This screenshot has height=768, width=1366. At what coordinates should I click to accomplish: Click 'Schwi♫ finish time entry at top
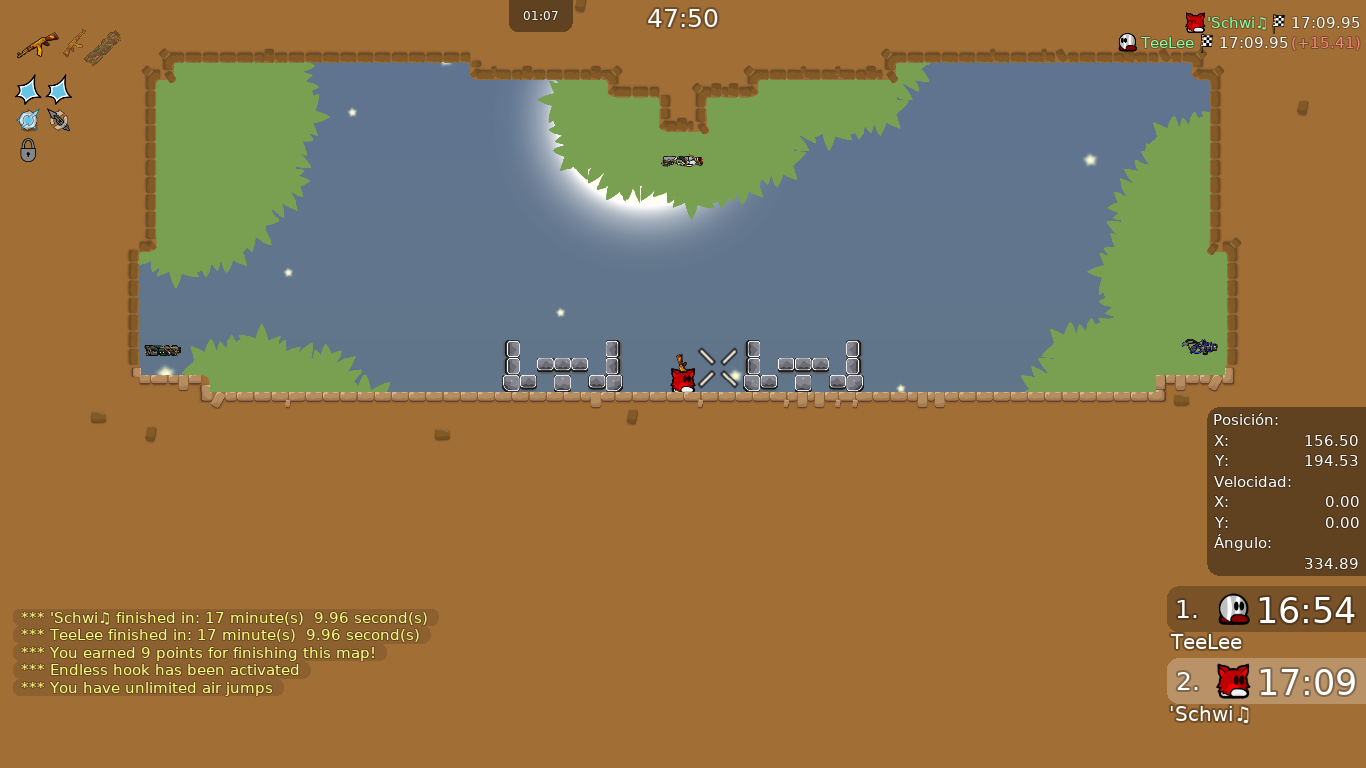(1272, 22)
